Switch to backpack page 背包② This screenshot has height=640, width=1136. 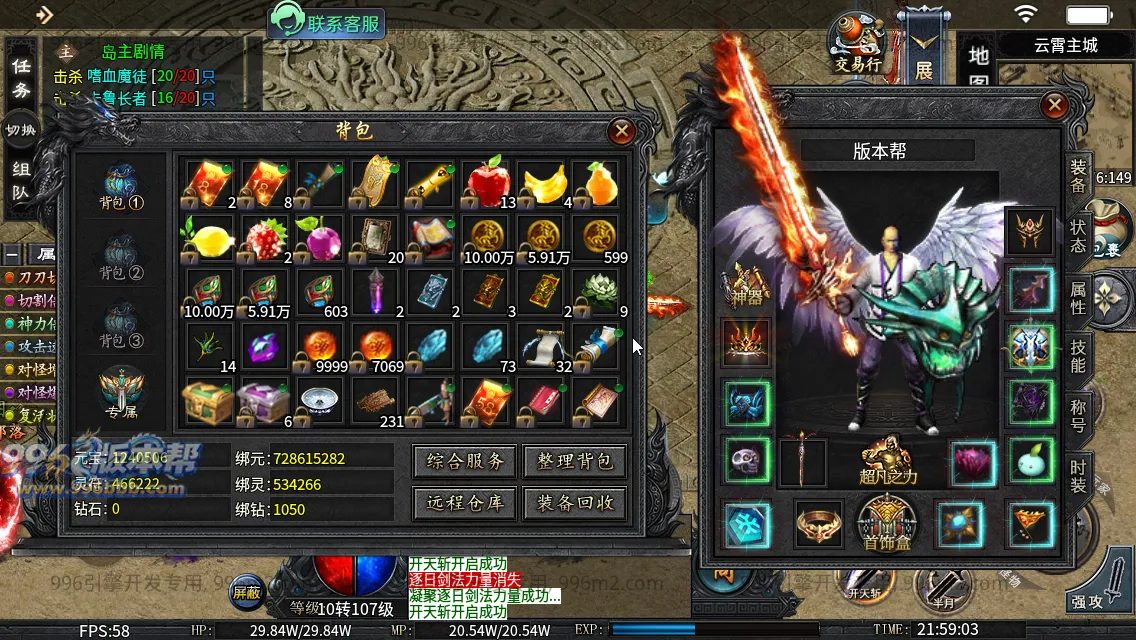[122, 256]
